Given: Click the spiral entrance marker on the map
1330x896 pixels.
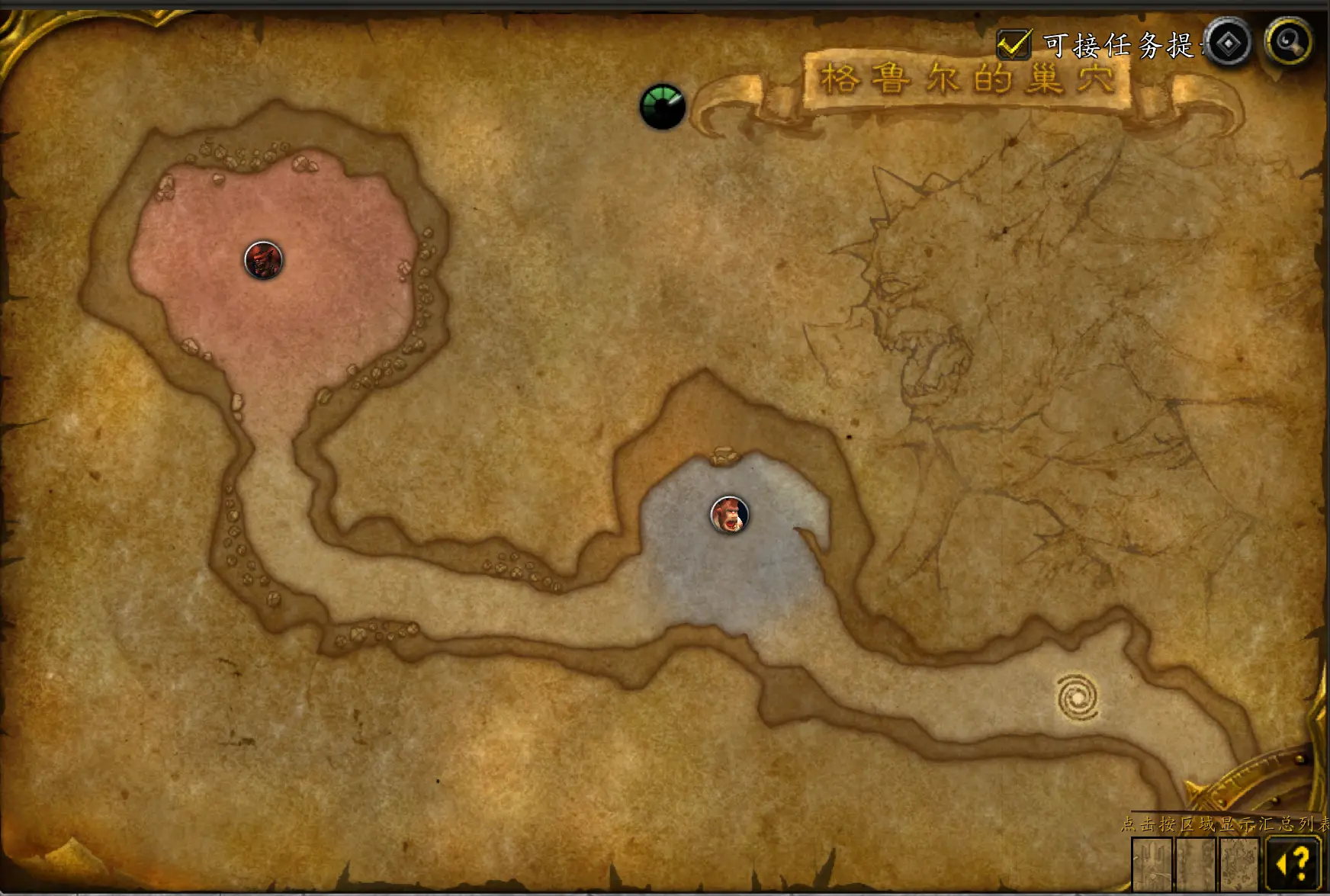Looking at the screenshot, I should [x=1078, y=696].
